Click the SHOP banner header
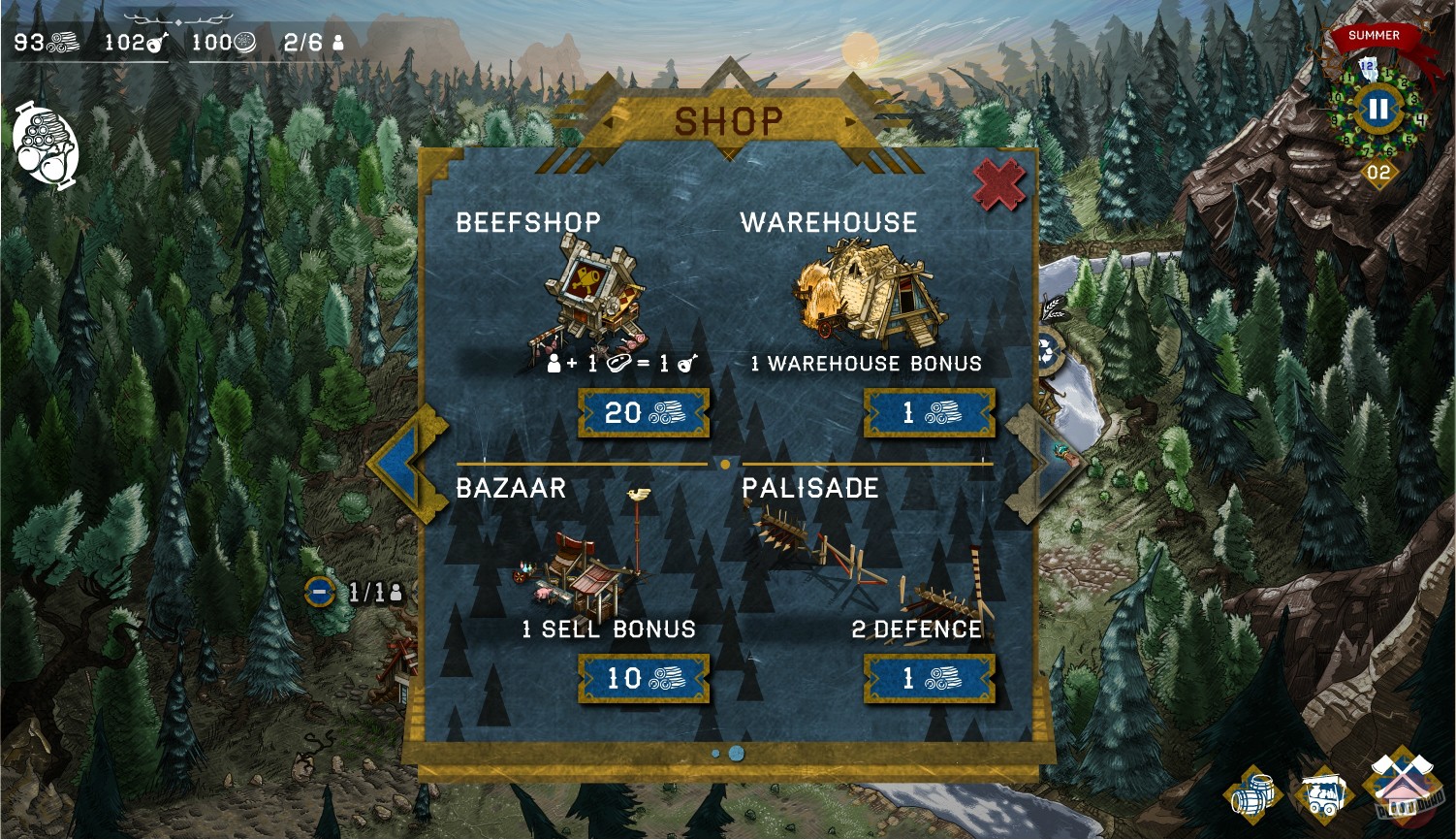 [729, 119]
